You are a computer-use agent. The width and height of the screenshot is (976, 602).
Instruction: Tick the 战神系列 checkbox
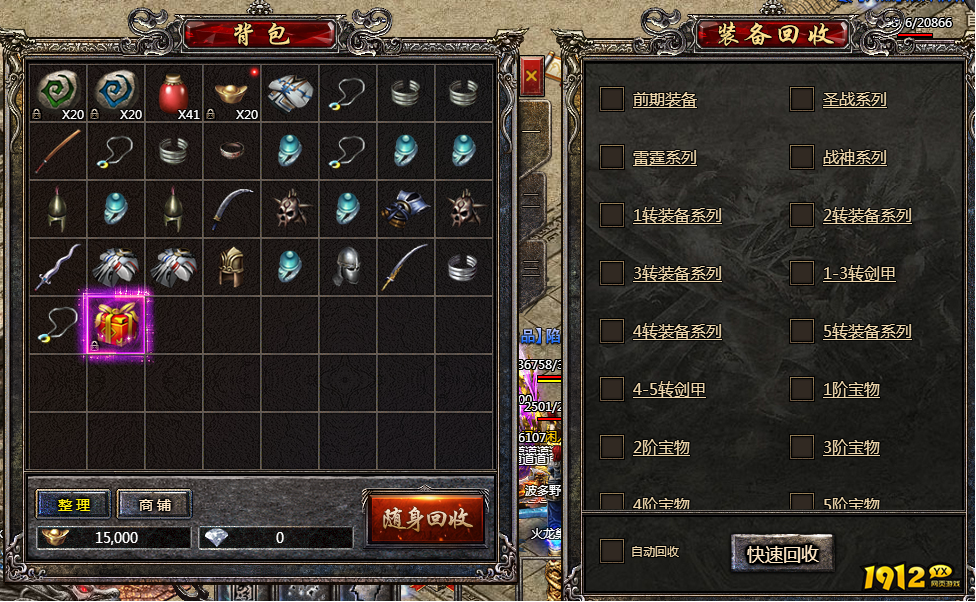[x=802, y=157]
